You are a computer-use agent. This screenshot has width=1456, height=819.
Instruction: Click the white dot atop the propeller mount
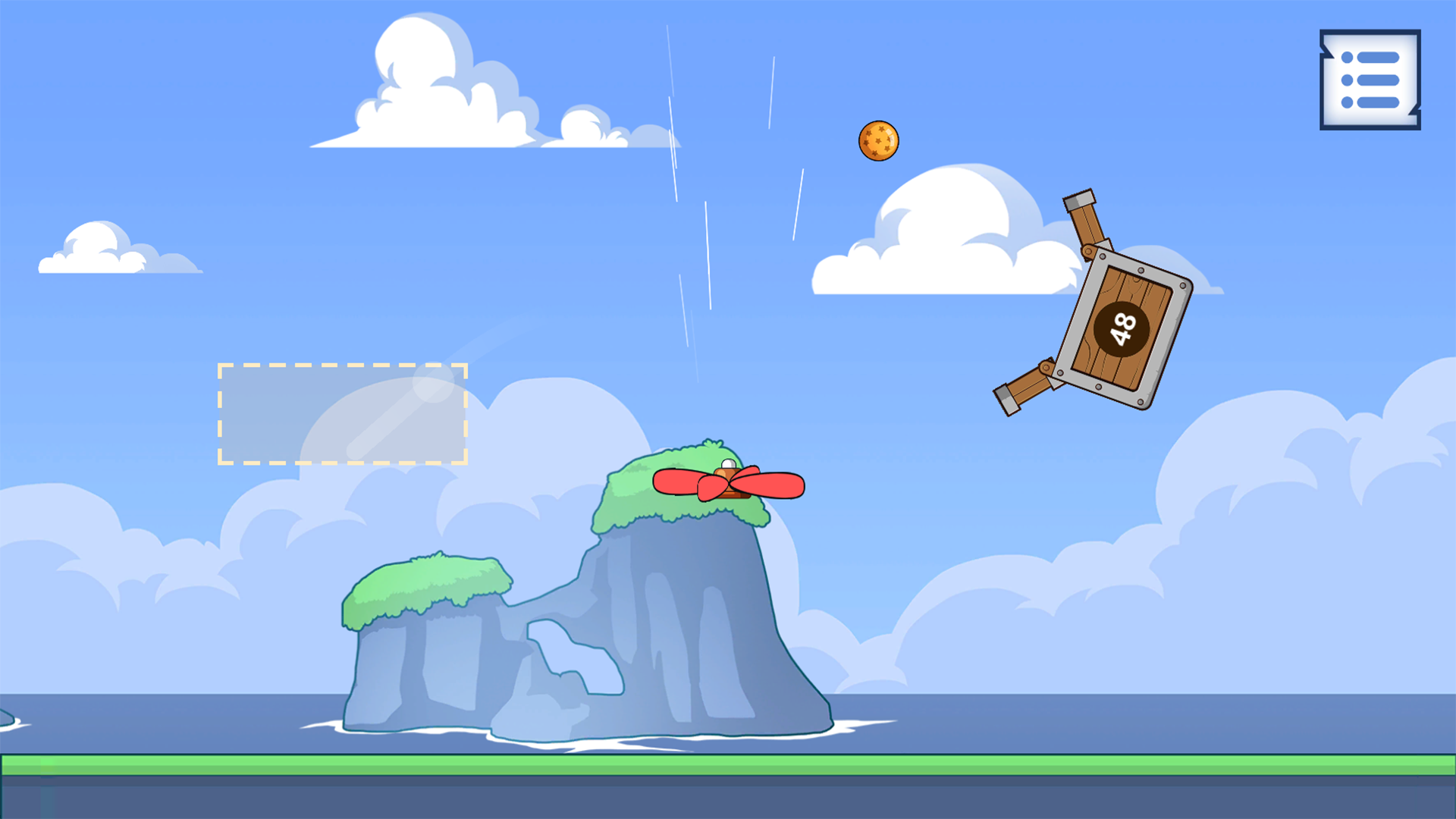click(726, 464)
